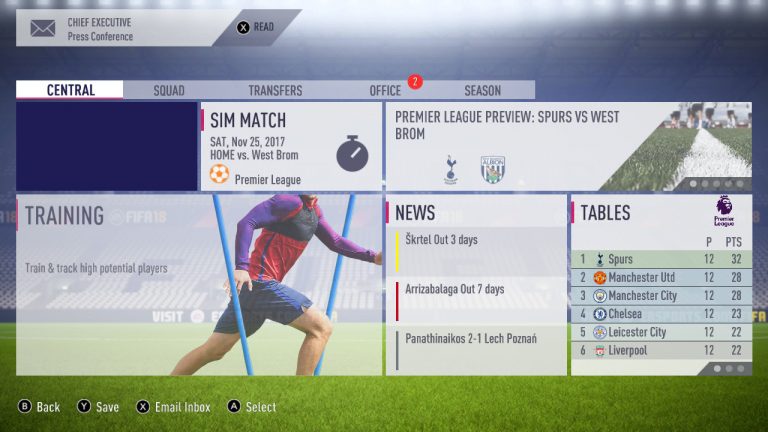Select Spurs row in the league table

coord(661,259)
